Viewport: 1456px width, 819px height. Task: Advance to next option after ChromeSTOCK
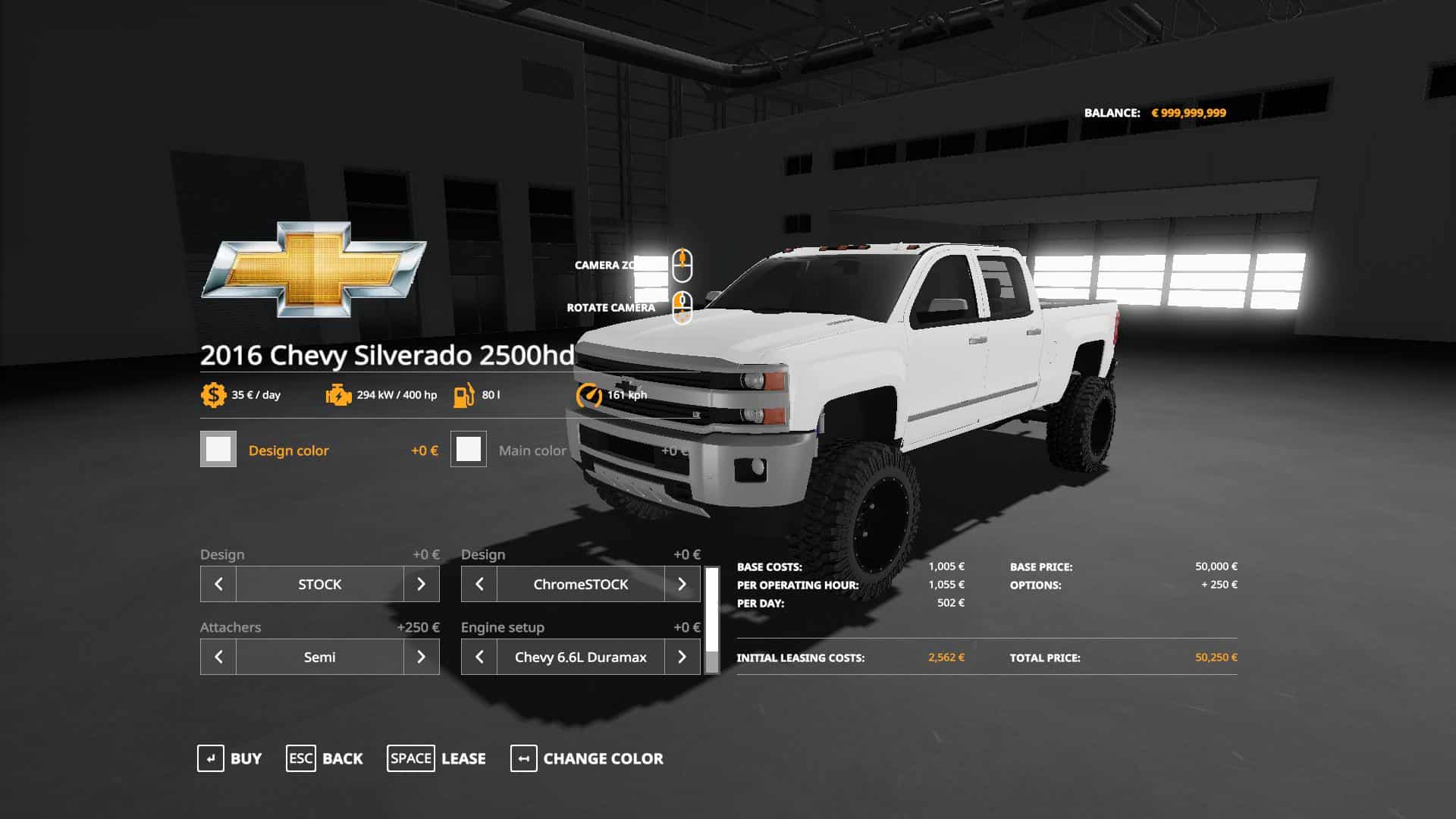(x=682, y=584)
